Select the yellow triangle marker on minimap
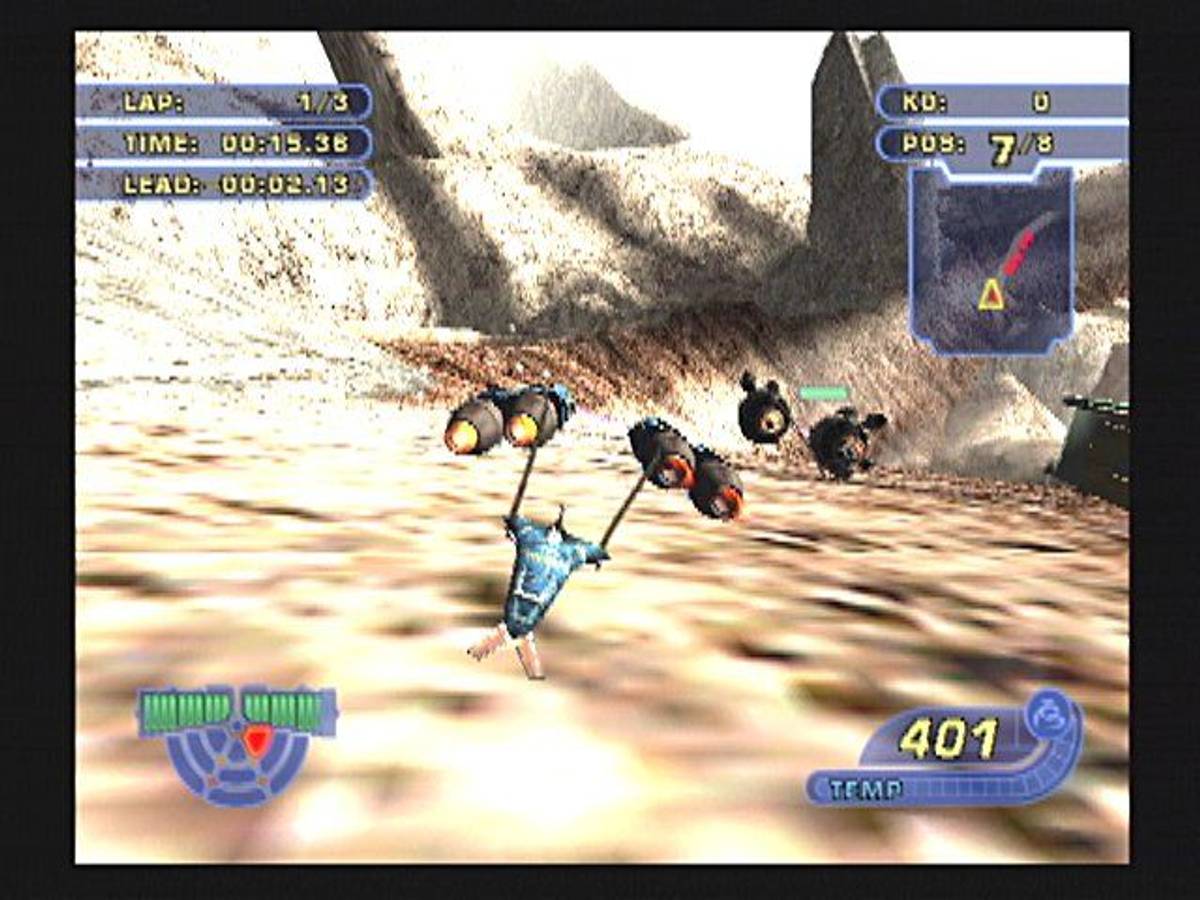 click(x=991, y=294)
